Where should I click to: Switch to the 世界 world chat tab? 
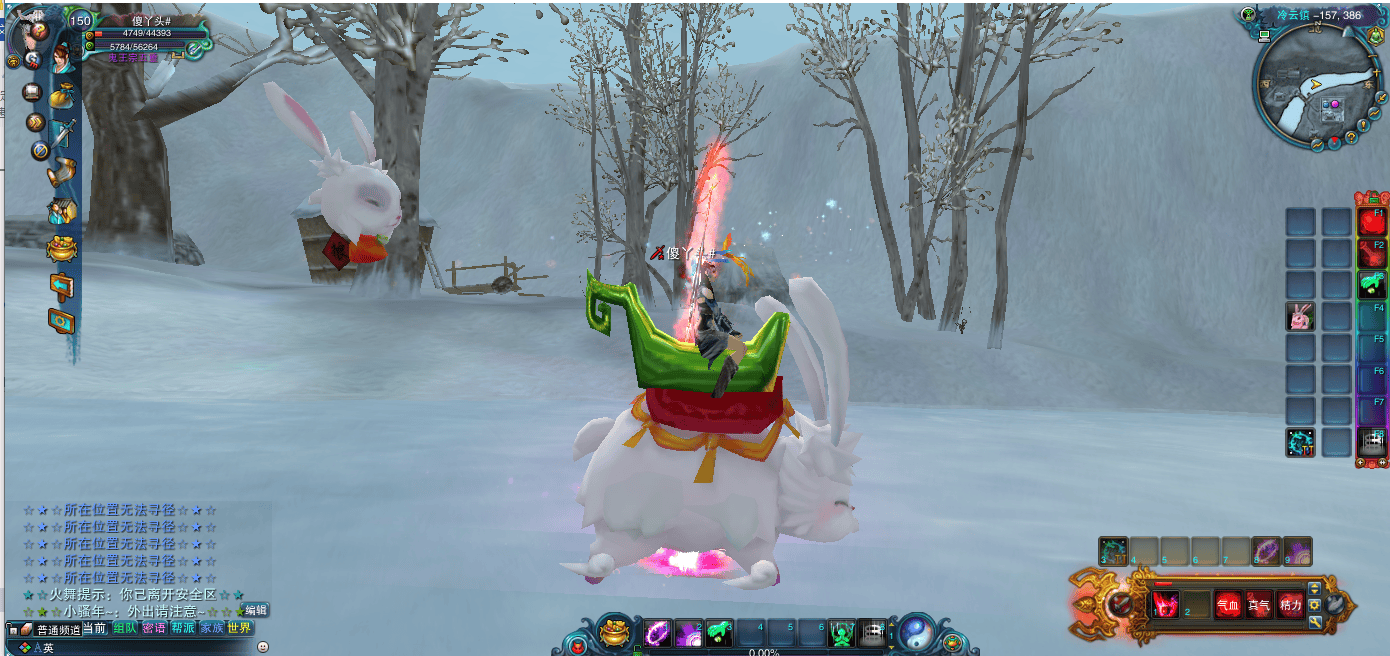[x=239, y=629]
